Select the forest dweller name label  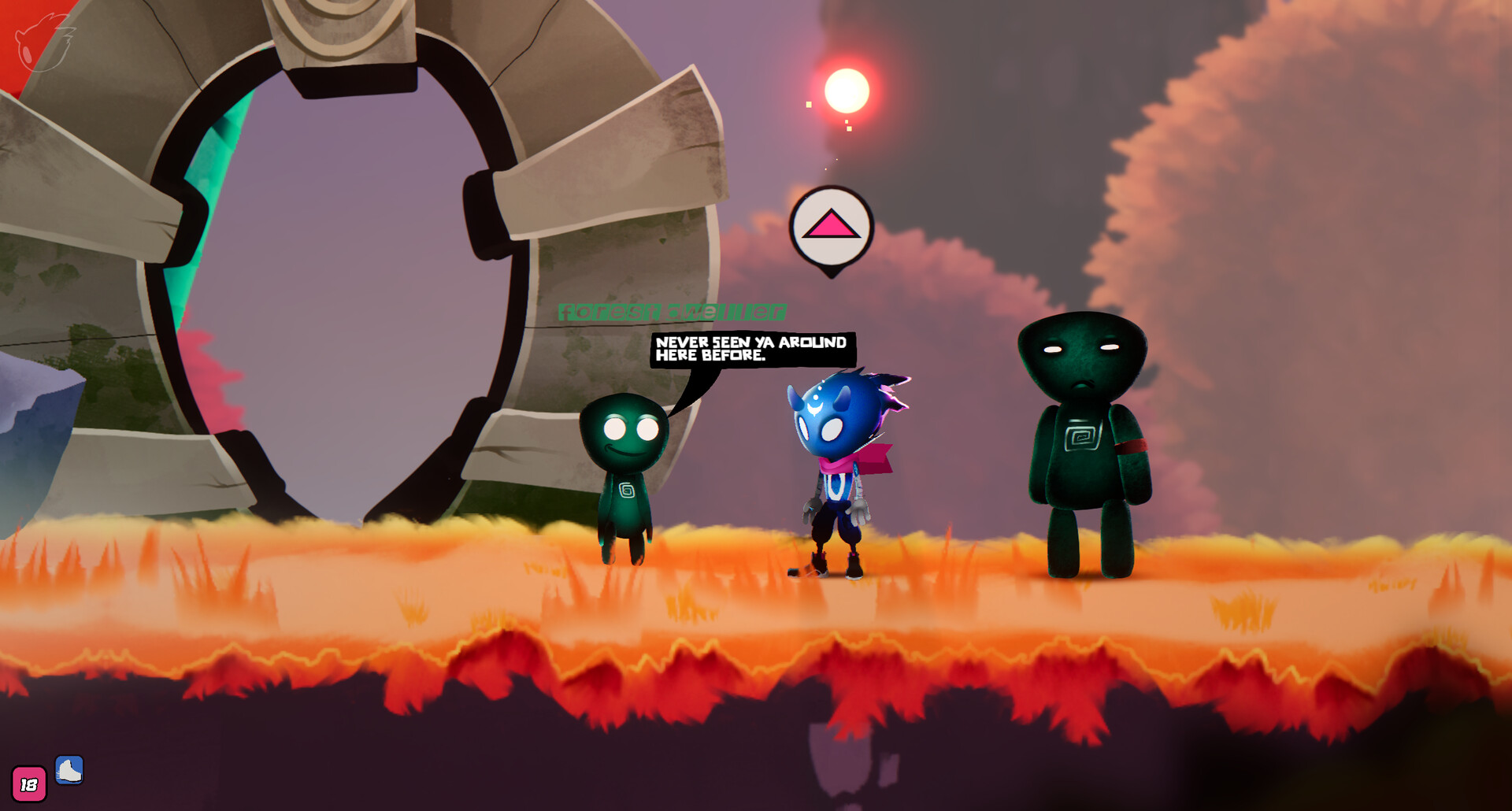coord(673,312)
